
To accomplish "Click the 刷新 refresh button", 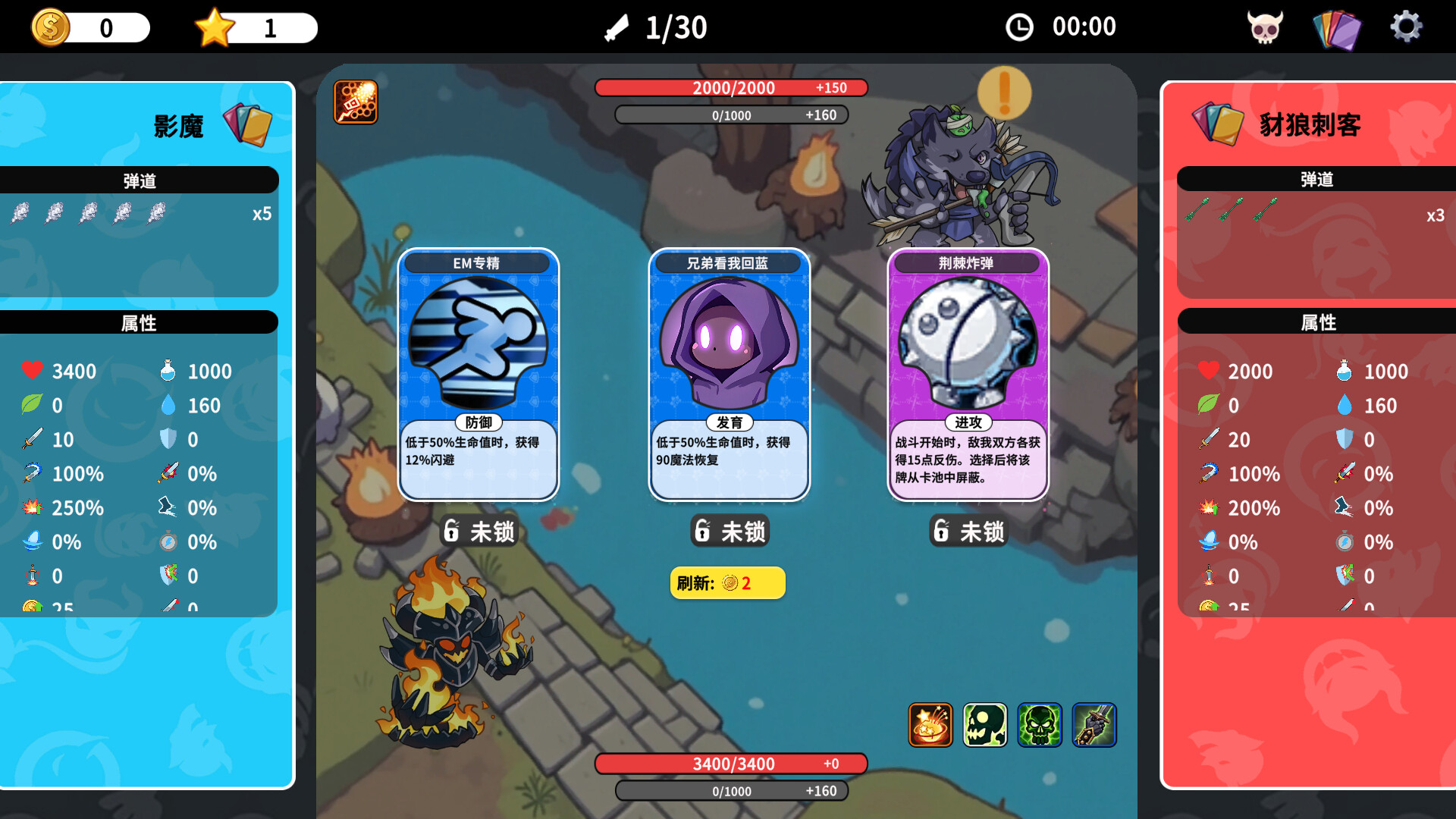I will [x=727, y=582].
